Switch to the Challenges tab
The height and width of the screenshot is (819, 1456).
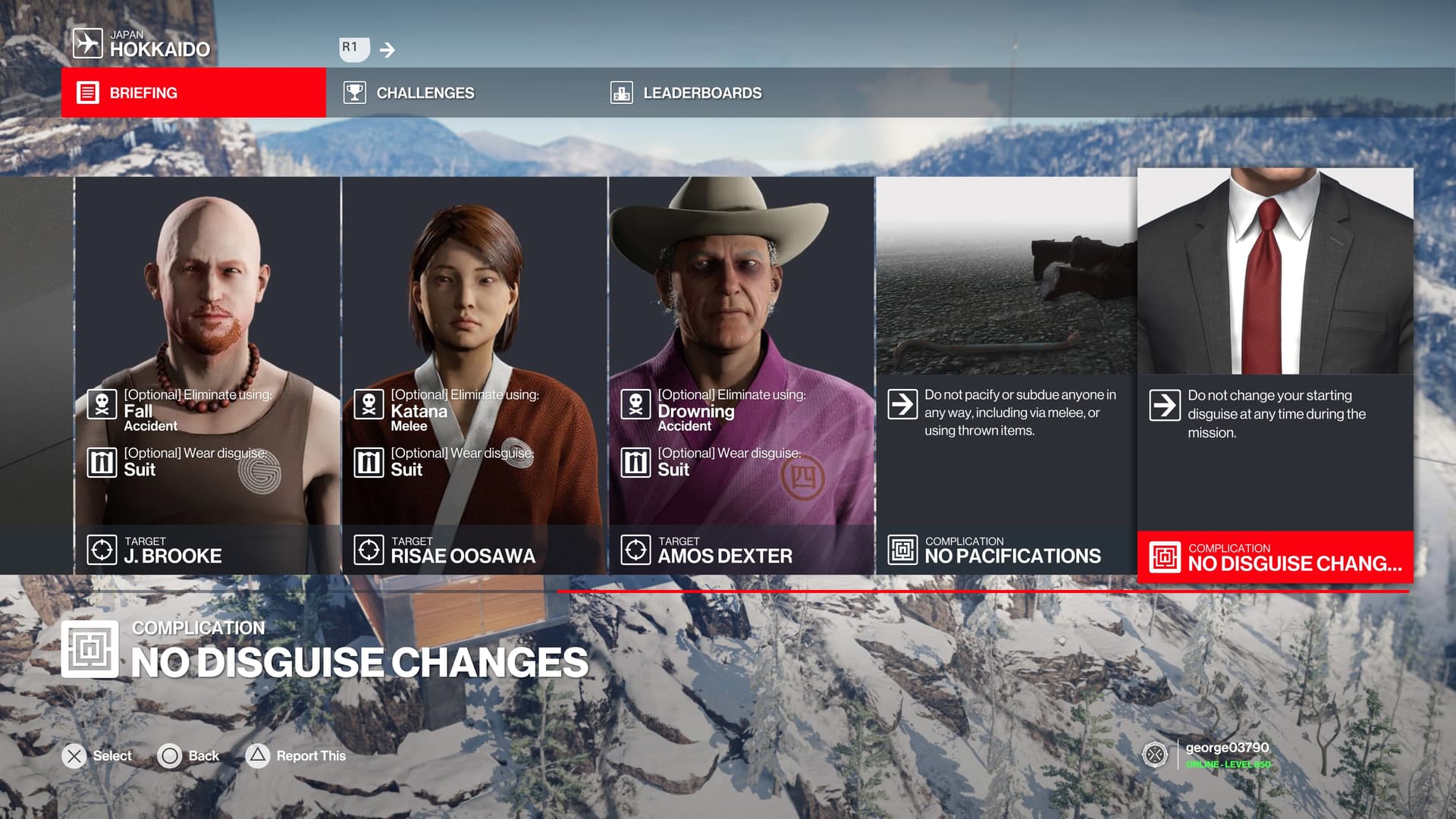tap(459, 93)
